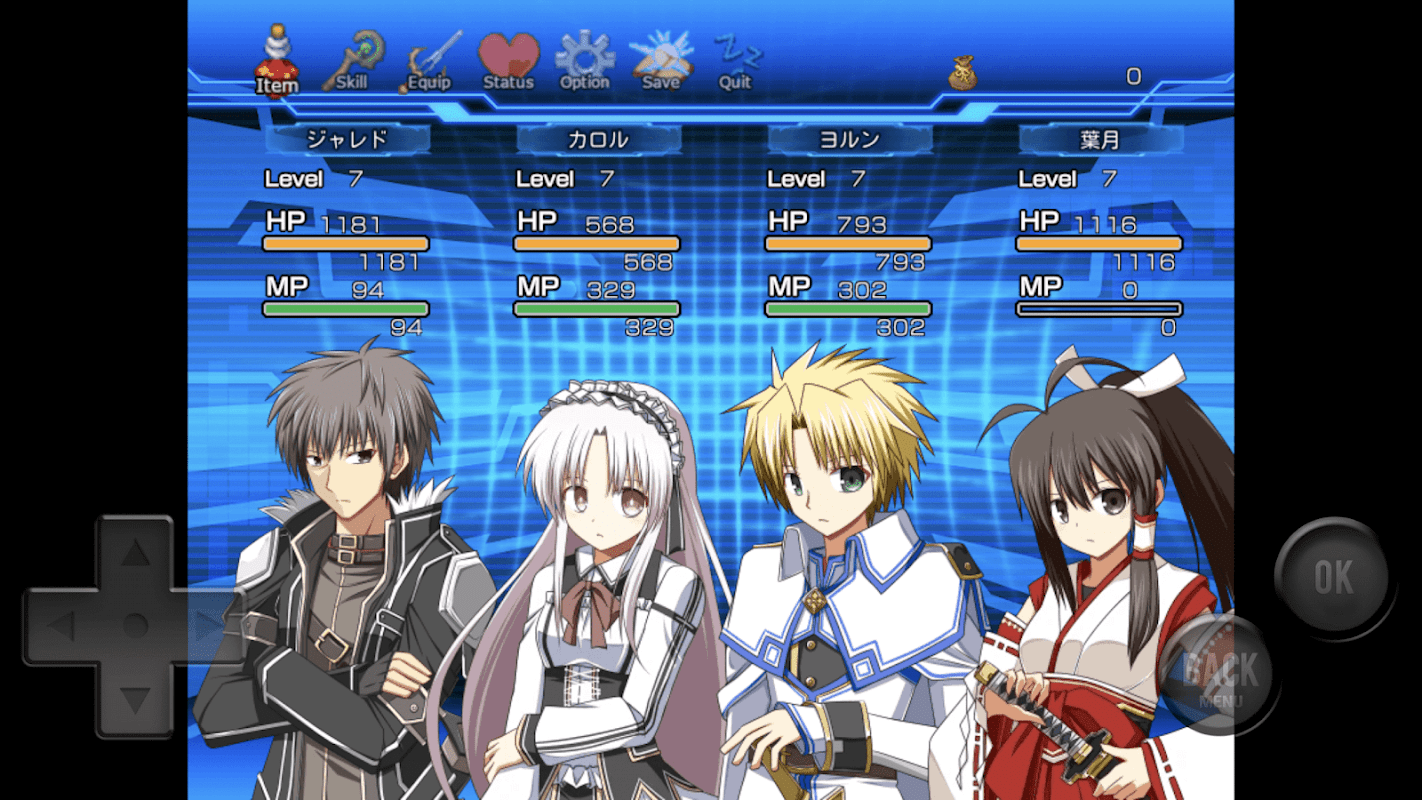1422x800 pixels.
Task: Select party member 葉月 name plate
Action: pyautogui.click(x=1100, y=140)
